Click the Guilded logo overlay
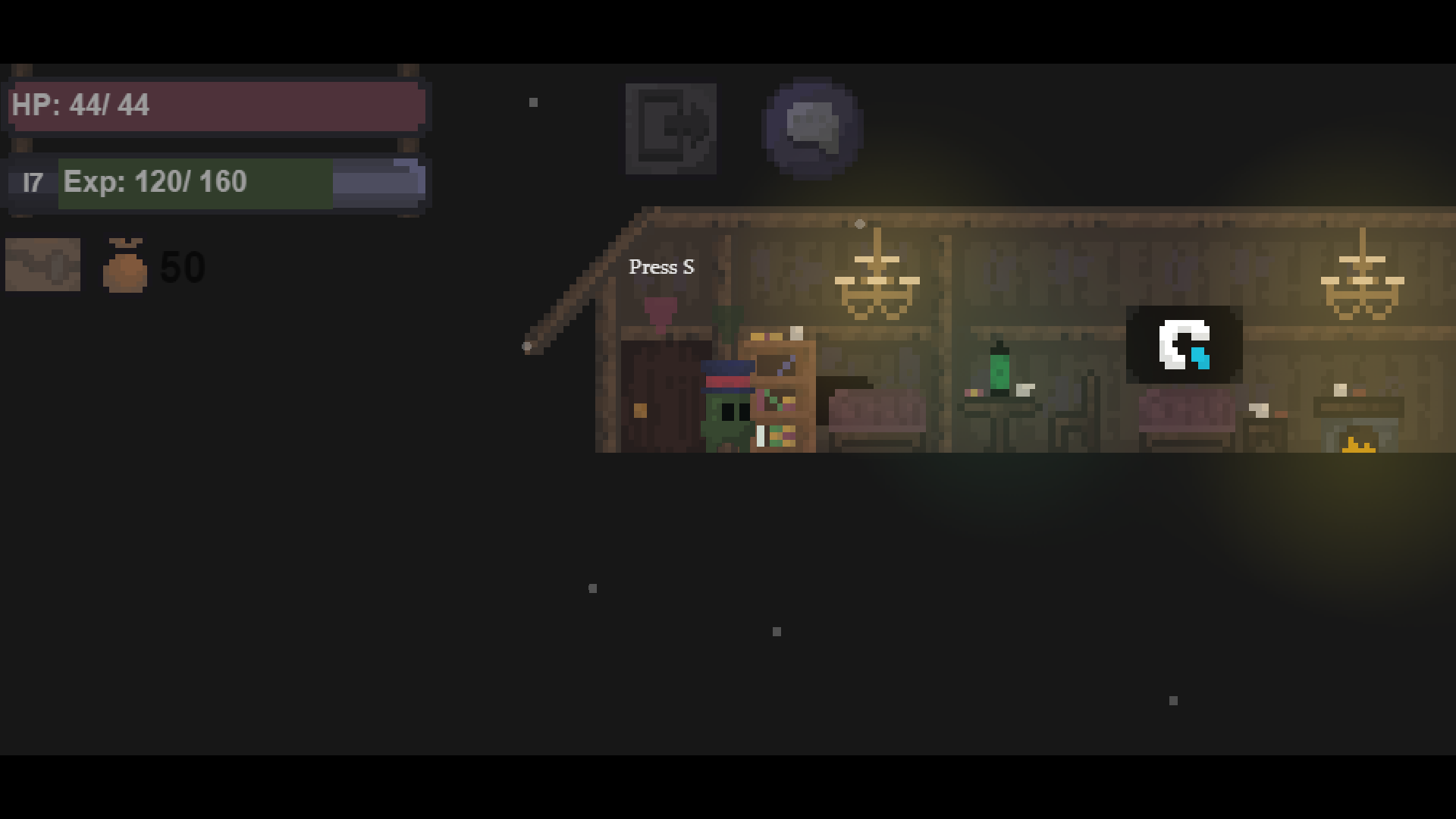The height and width of the screenshot is (819, 1456). pyautogui.click(x=1183, y=345)
